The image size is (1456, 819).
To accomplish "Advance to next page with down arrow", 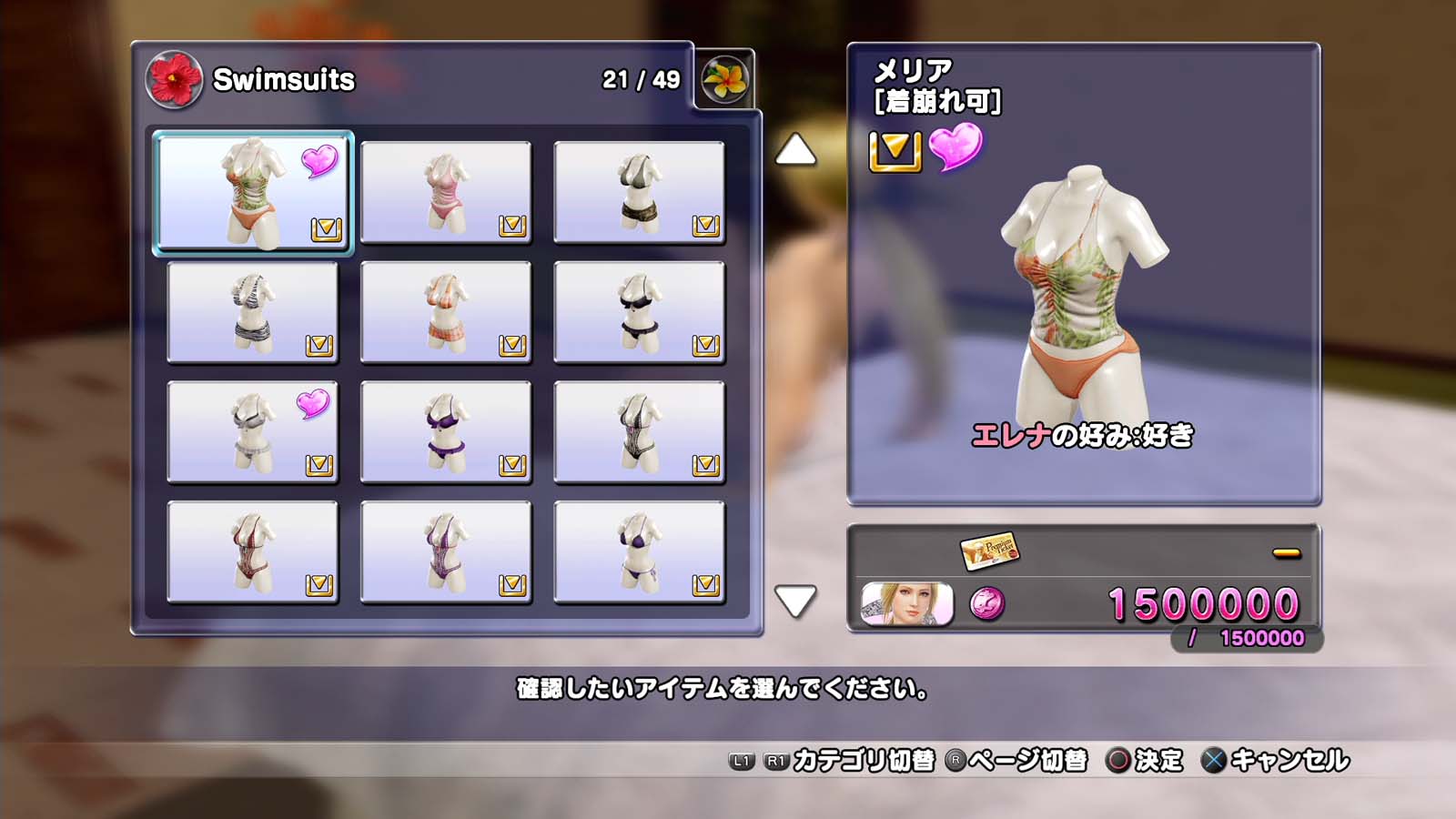I will pyautogui.click(x=795, y=601).
